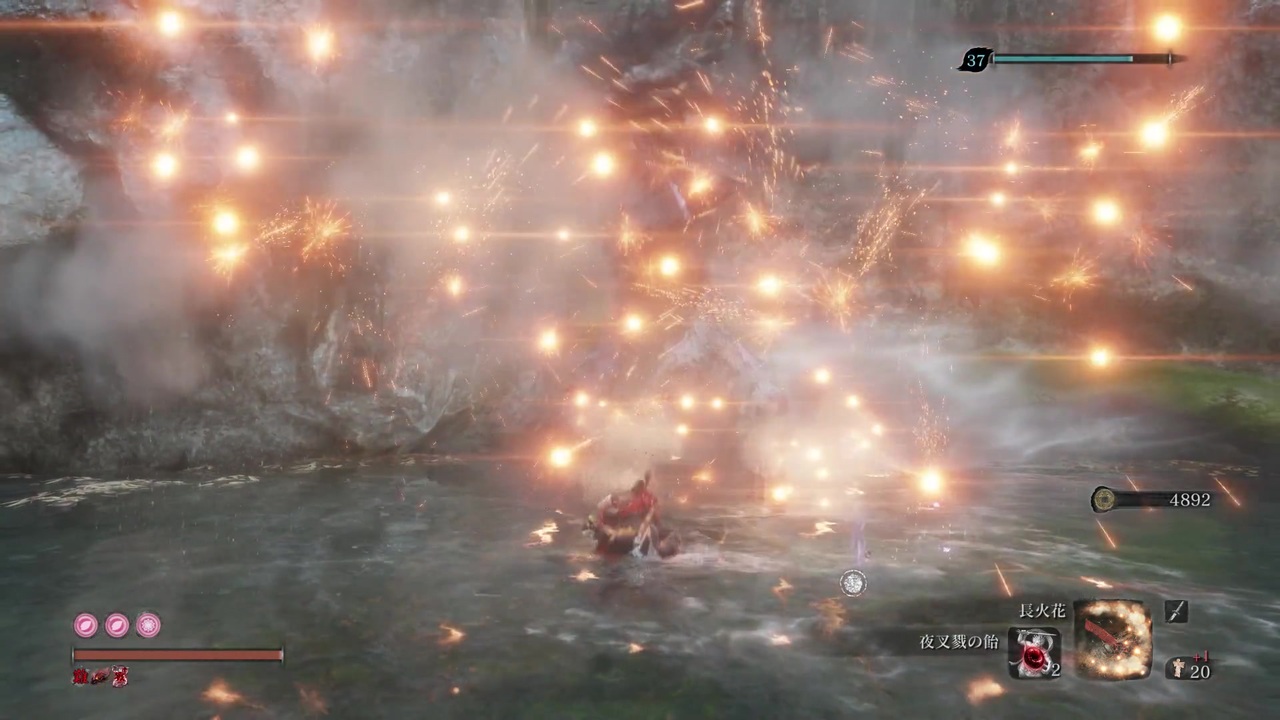The image size is (1280, 720).
Task: Click the boss's red vitality bar
Action: click(176, 655)
